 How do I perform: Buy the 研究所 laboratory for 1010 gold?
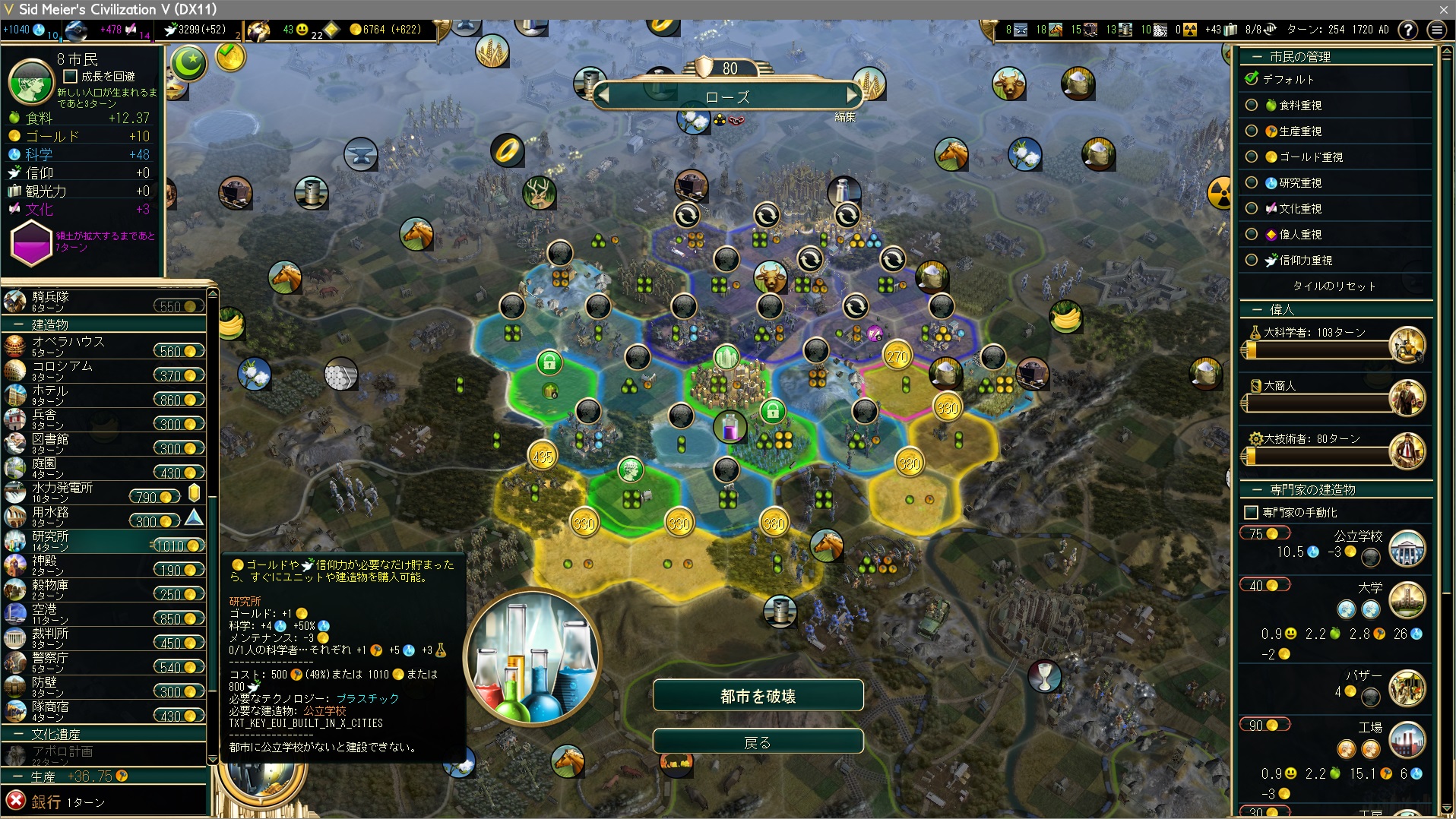click(x=179, y=545)
